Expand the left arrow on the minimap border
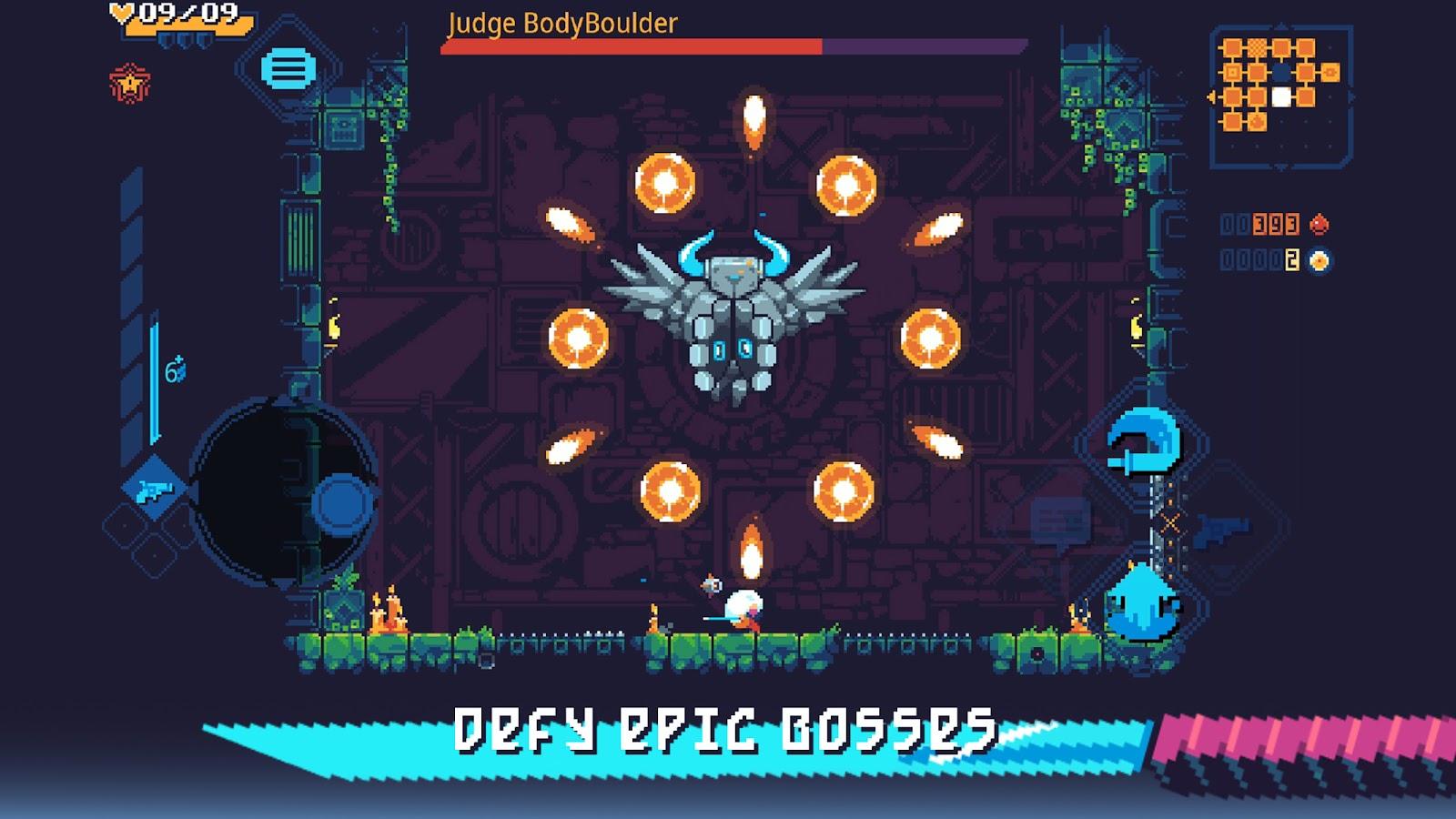This screenshot has height=819, width=1456. click(1211, 97)
